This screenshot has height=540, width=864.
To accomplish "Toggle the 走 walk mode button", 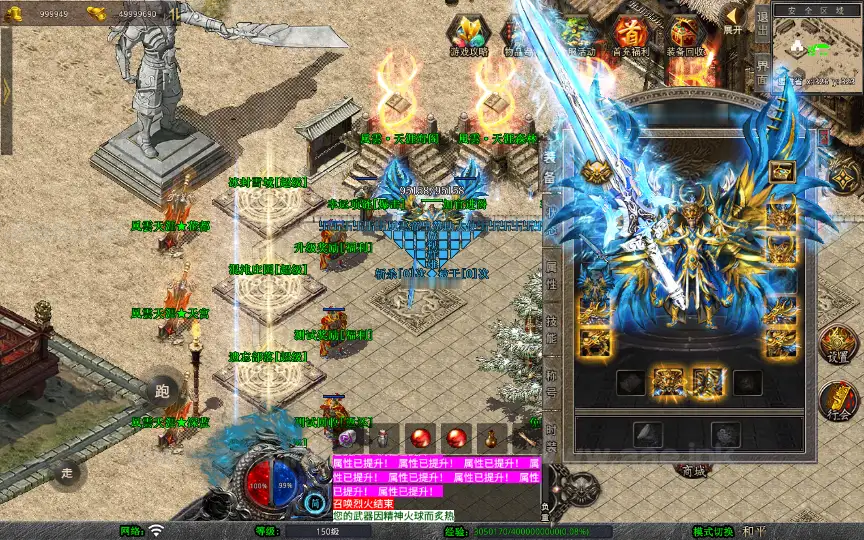I will pos(69,470).
